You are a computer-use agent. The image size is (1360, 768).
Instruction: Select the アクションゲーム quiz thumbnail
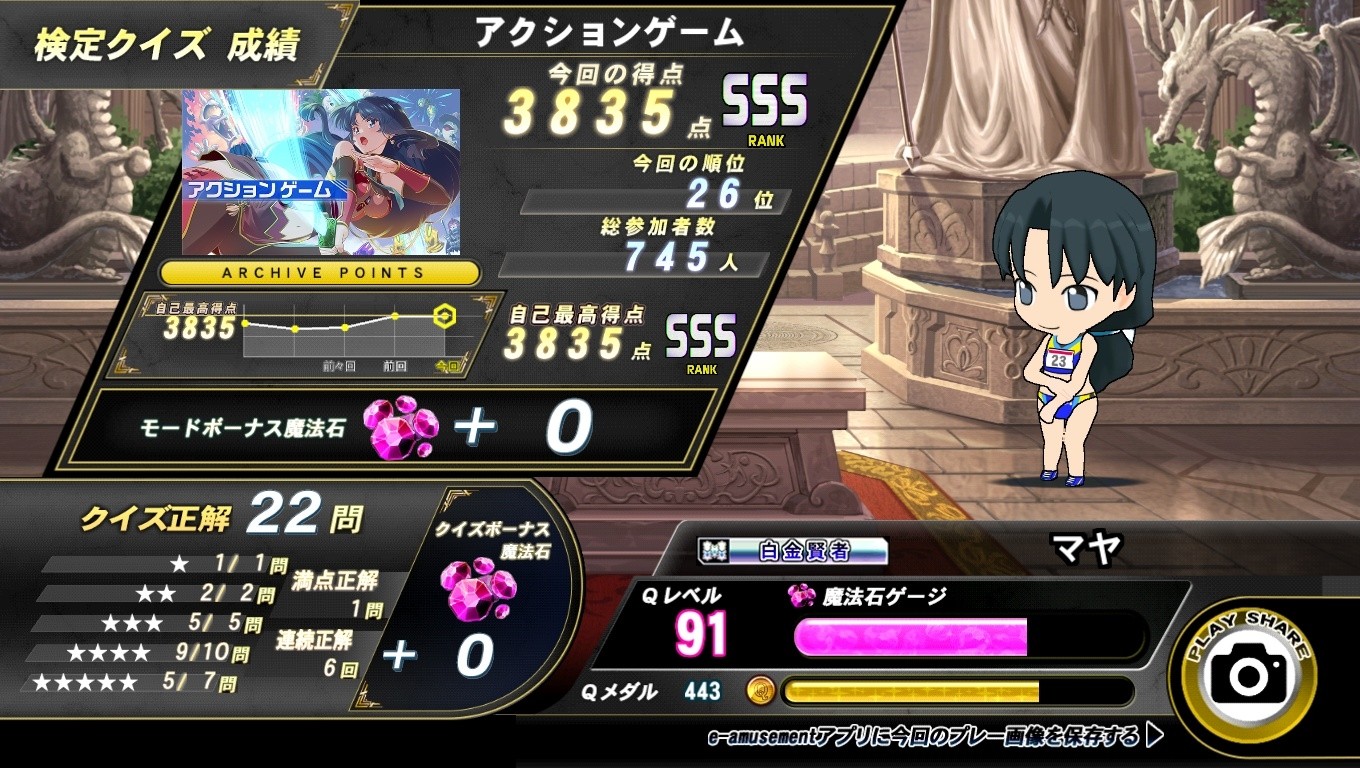pos(320,172)
